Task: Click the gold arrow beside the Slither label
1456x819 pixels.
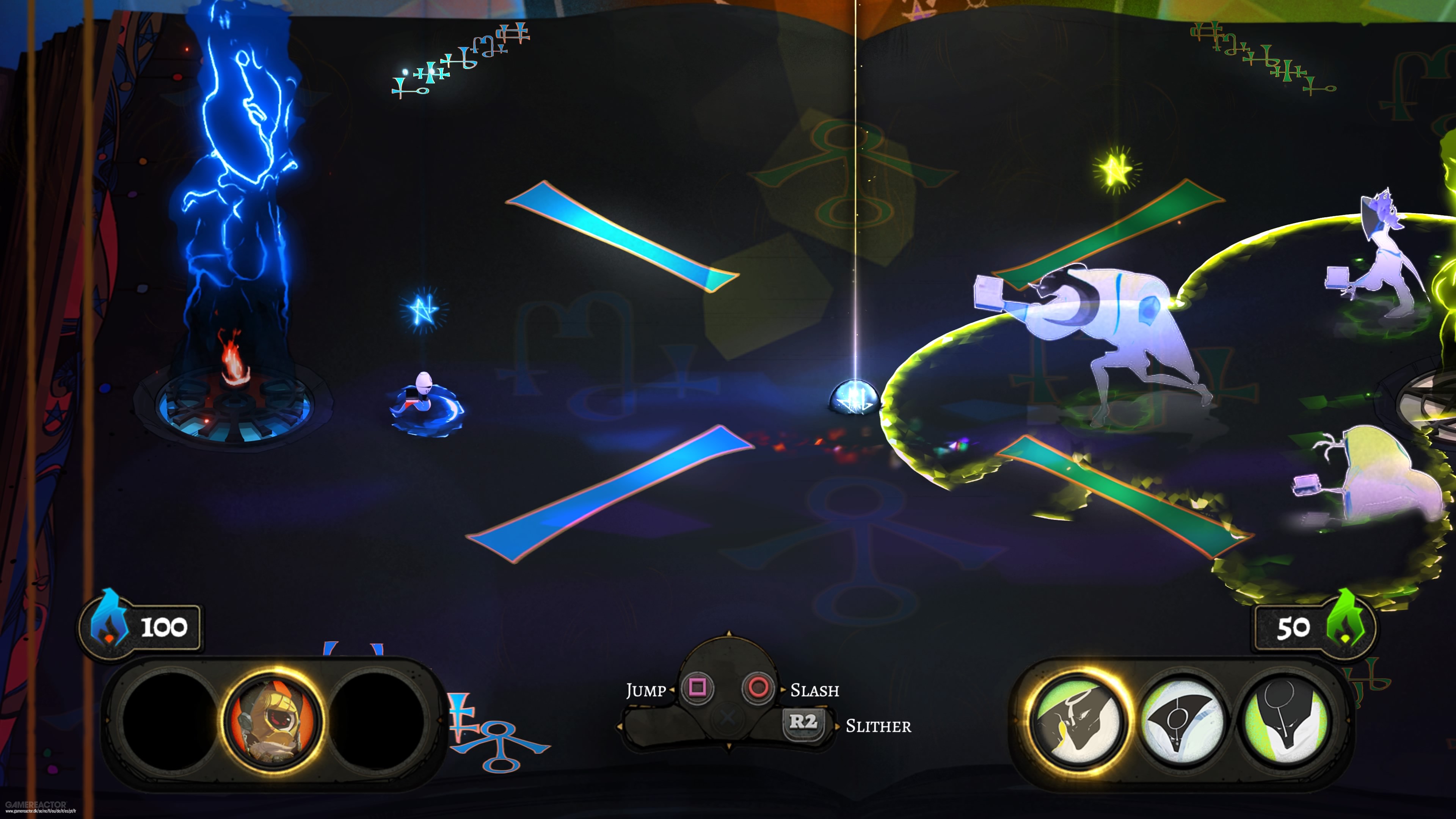Action: coord(838,727)
